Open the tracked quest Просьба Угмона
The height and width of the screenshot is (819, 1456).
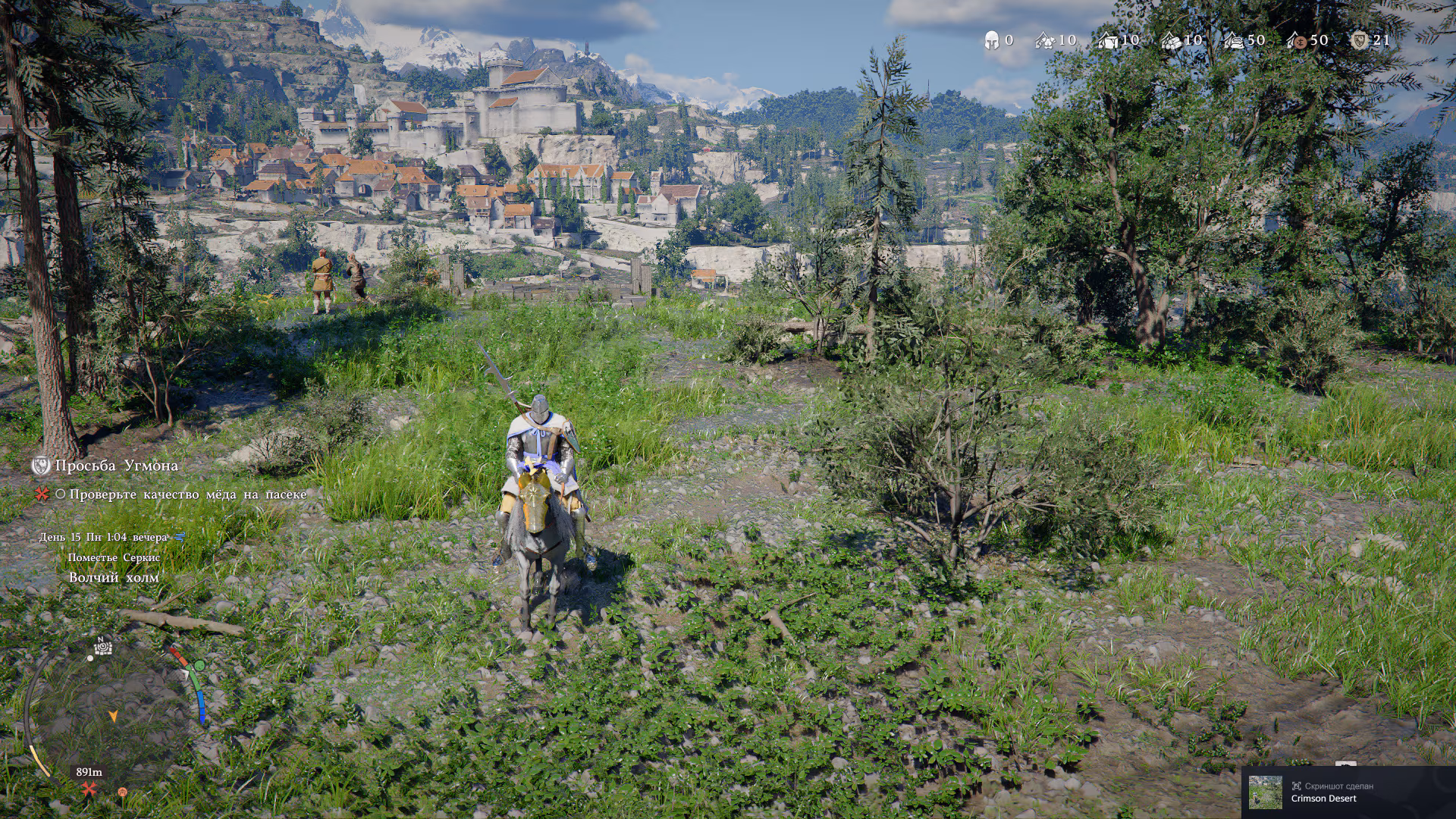tap(116, 466)
